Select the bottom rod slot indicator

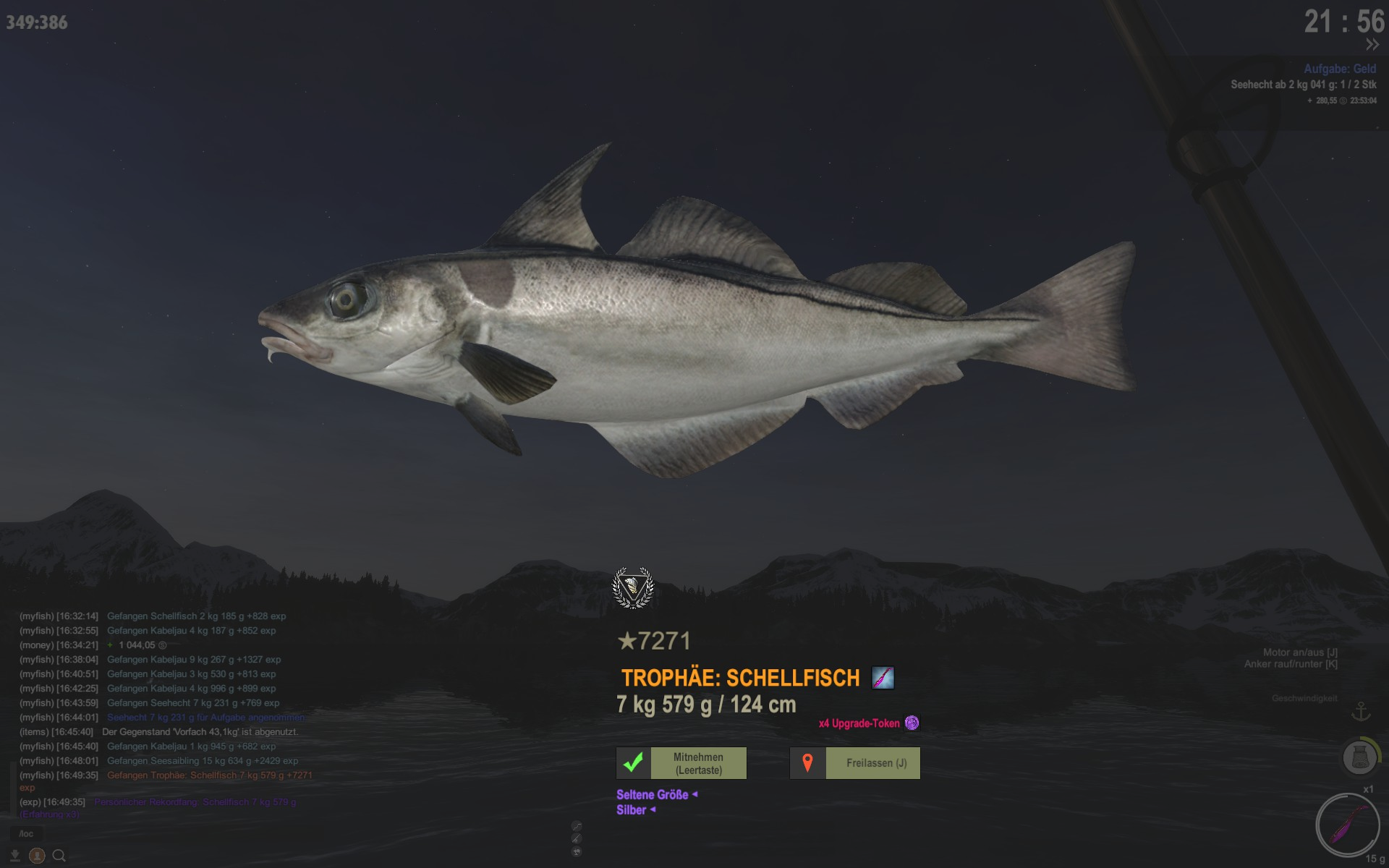tap(577, 851)
